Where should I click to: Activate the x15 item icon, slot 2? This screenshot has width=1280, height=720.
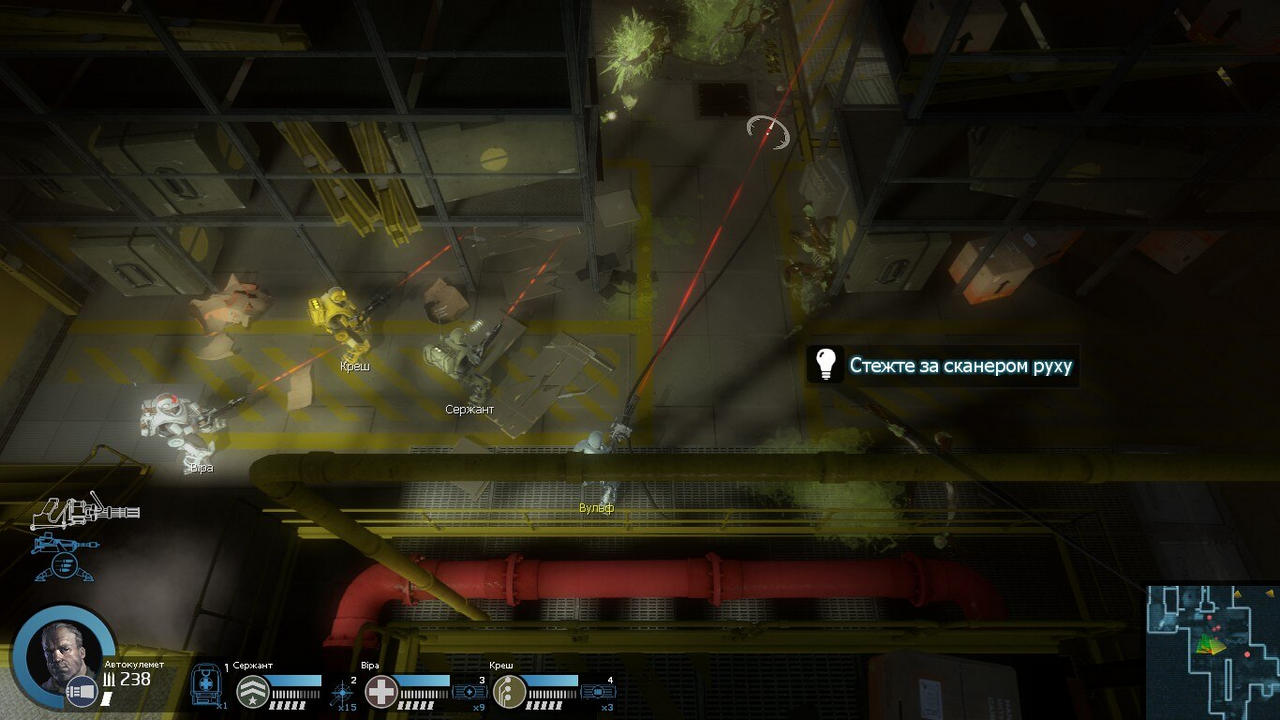(344, 691)
